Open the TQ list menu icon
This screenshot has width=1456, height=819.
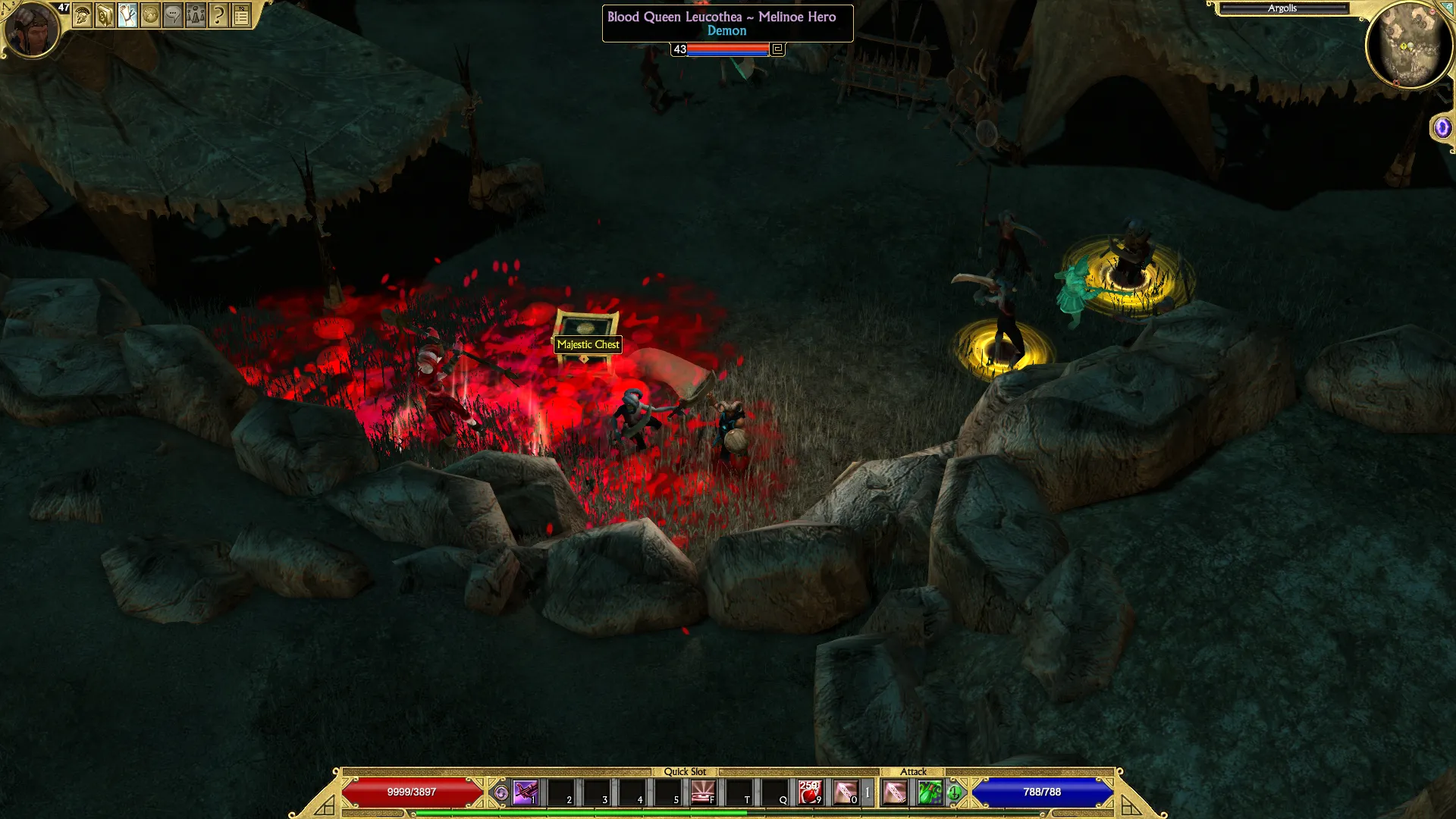pos(241,15)
